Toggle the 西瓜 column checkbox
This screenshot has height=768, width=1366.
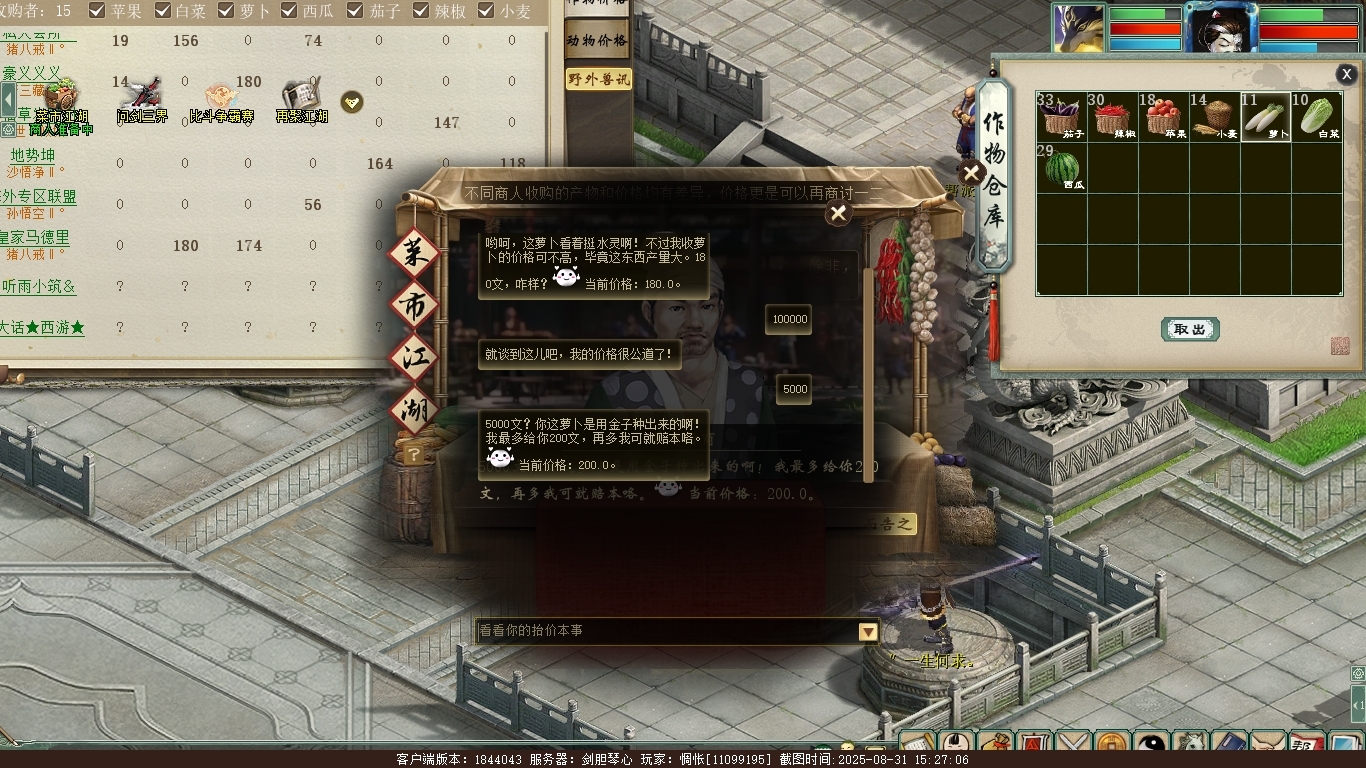click(x=288, y=11)
